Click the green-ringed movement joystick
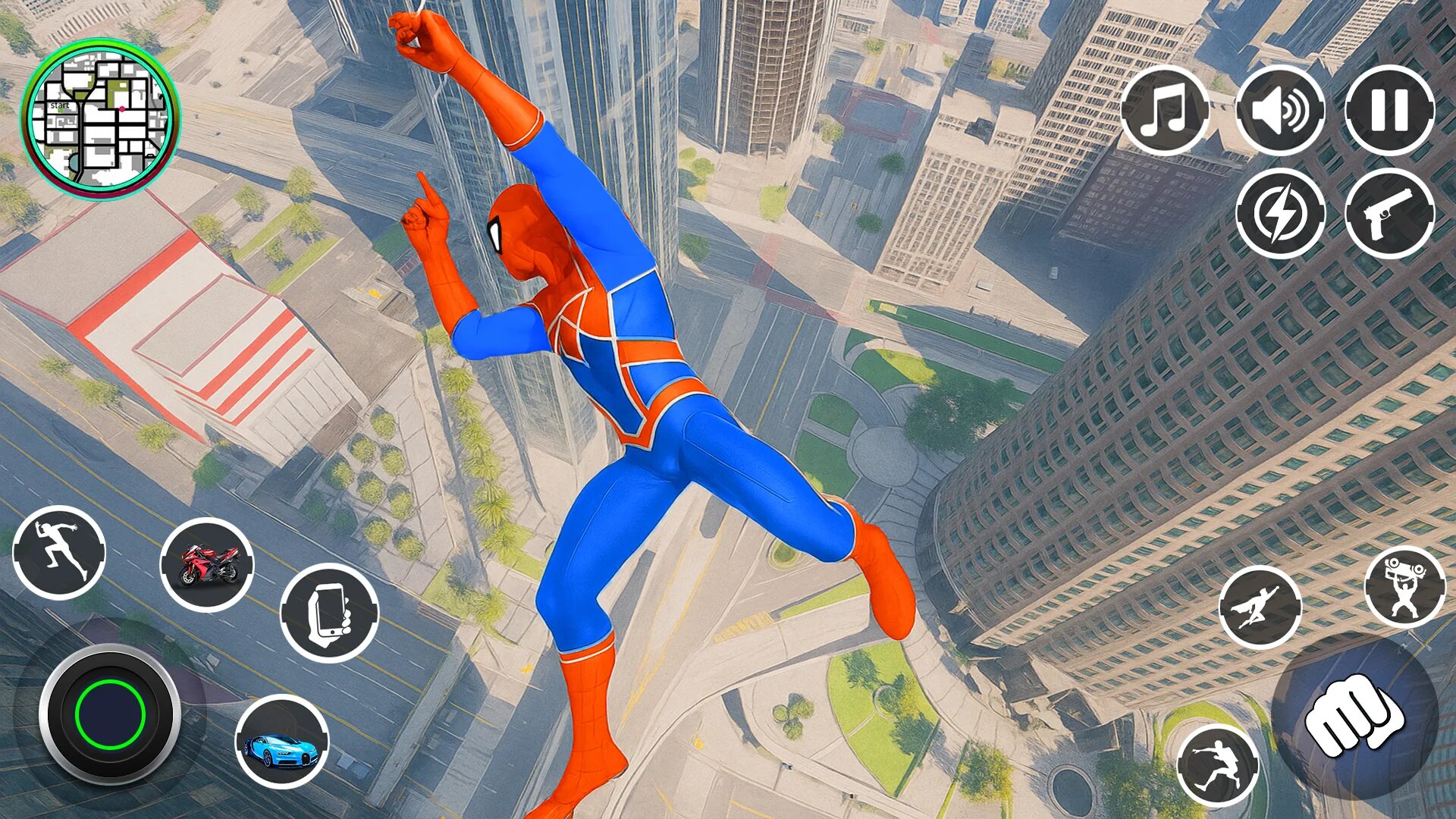The width and height of the screenshot is (1456, 819). 110,714
